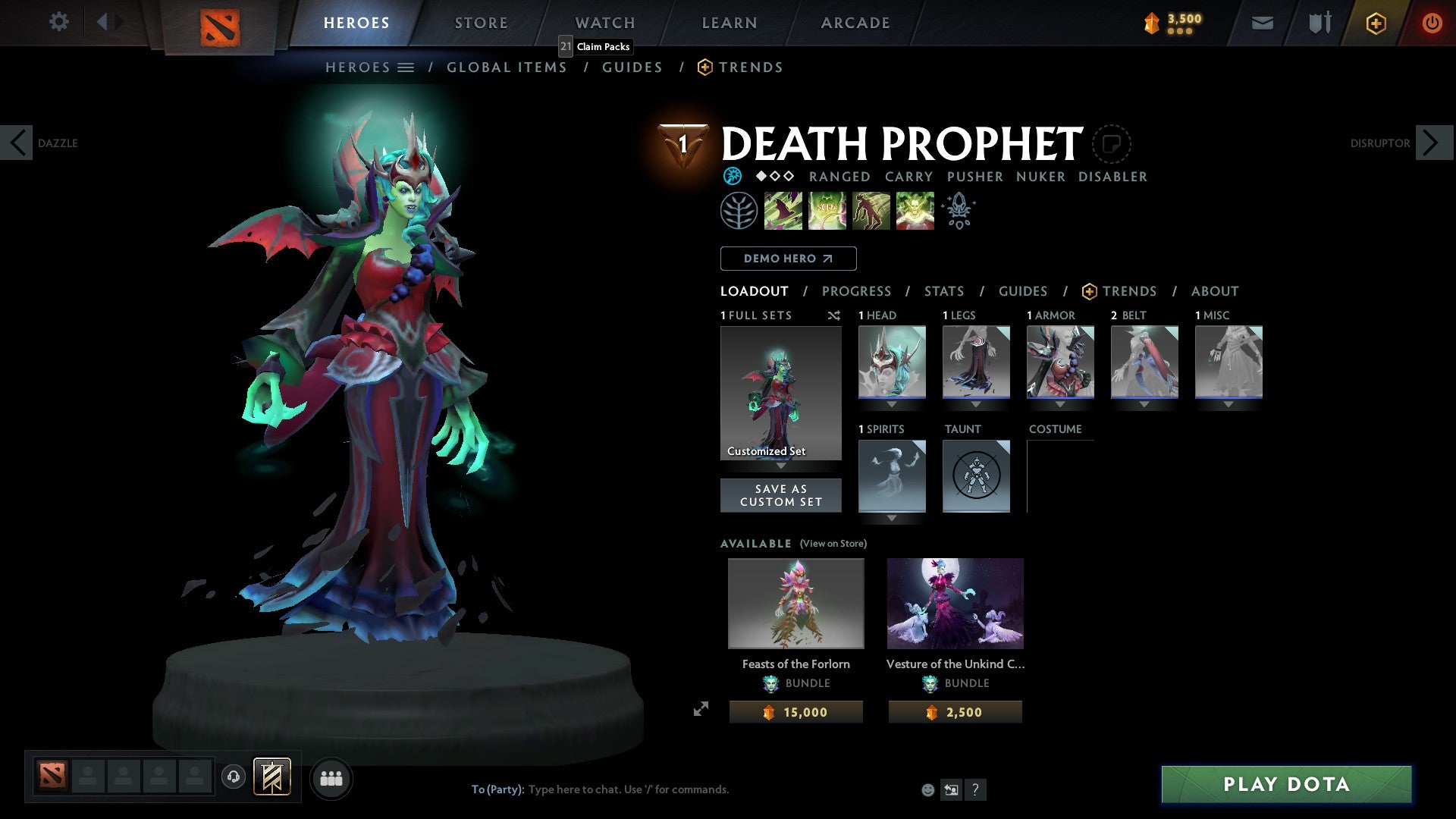1456x819 pixels.
Task: Expand the HEAD item slot dropdown arrow
Action: (892, 404)
